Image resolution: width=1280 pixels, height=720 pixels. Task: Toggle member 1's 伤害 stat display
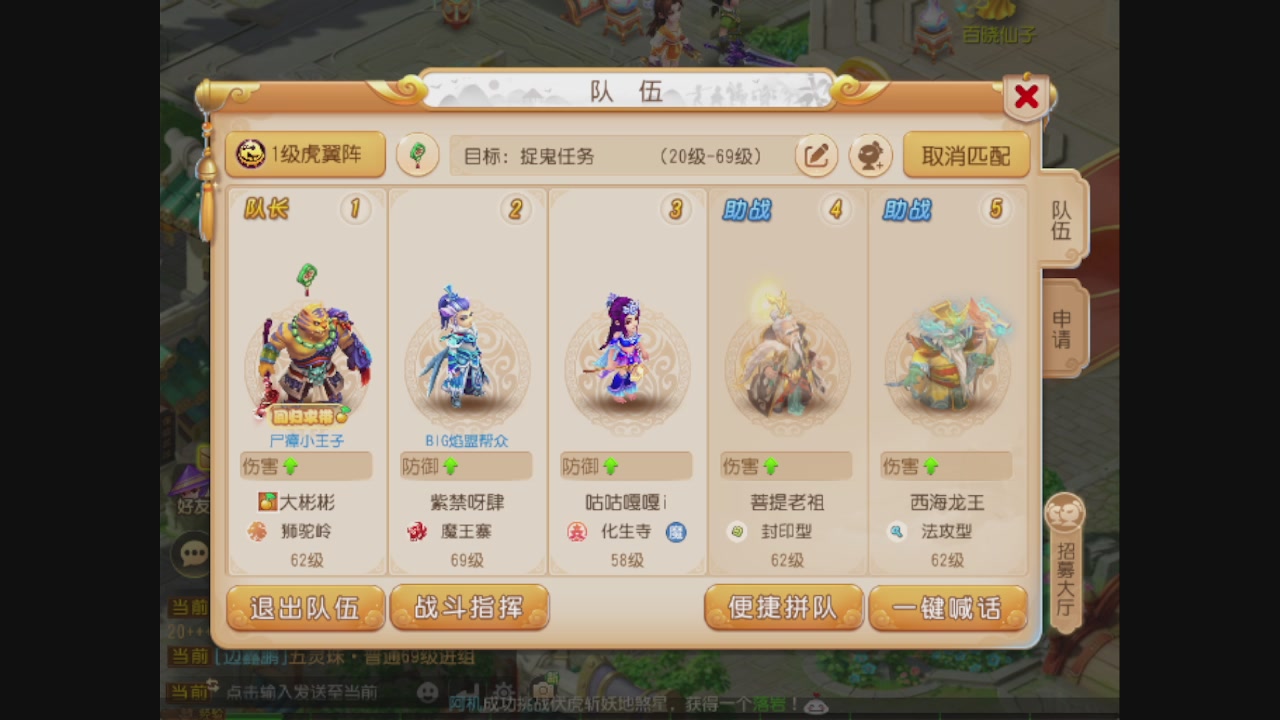click(305, 465)
